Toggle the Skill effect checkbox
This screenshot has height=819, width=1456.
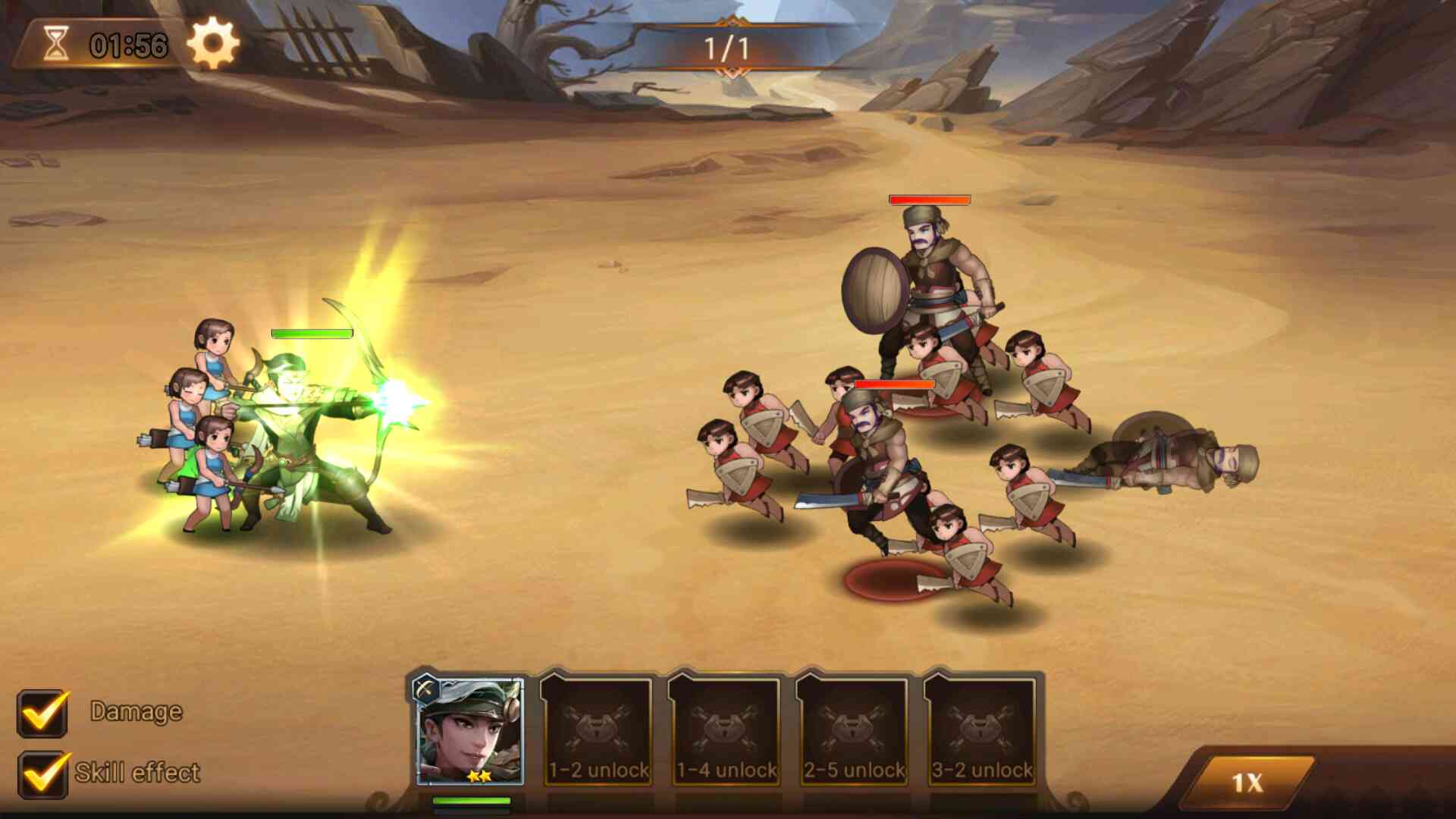pos(42,773)
